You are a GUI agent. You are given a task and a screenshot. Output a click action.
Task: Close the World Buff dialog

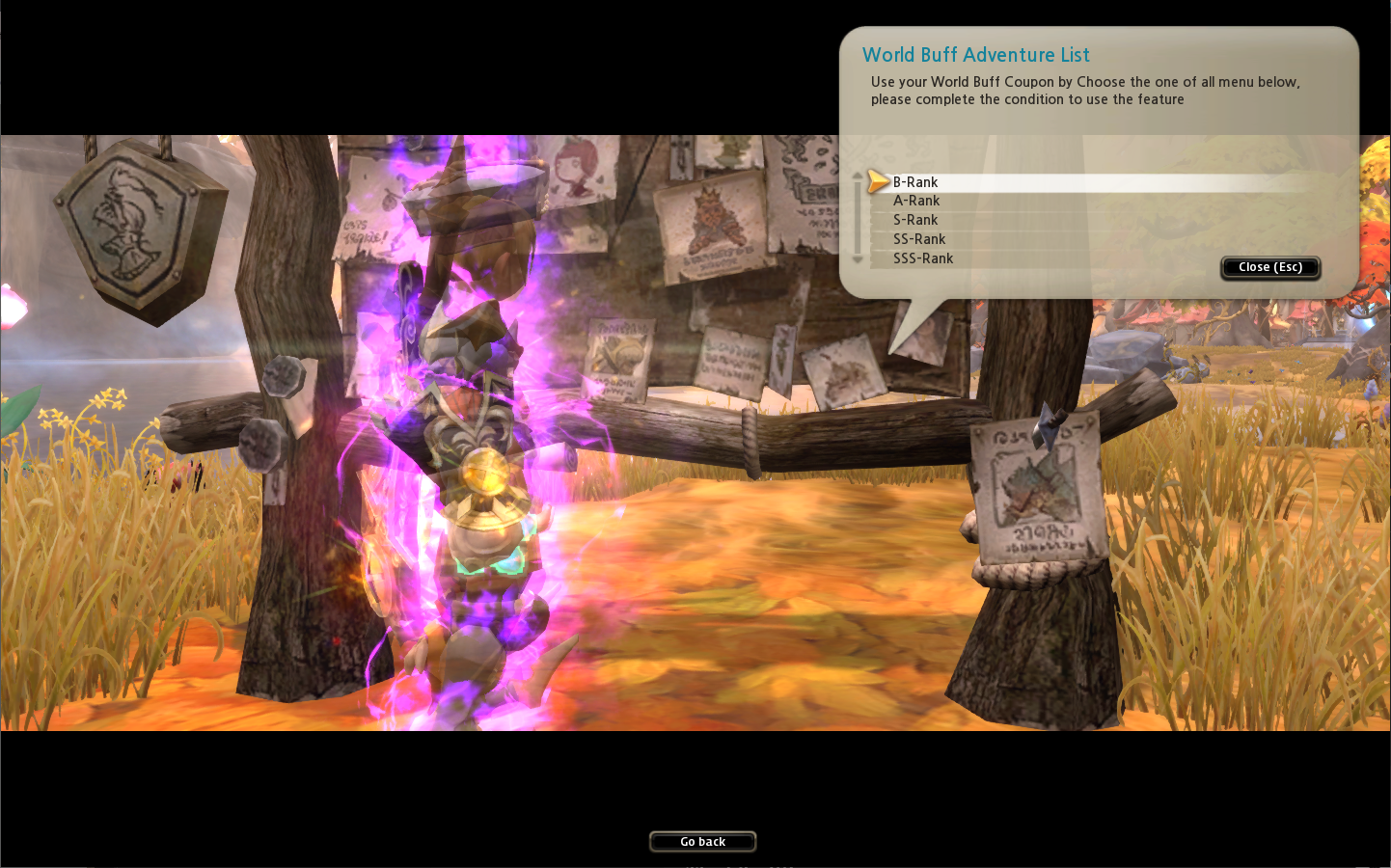1269,267
